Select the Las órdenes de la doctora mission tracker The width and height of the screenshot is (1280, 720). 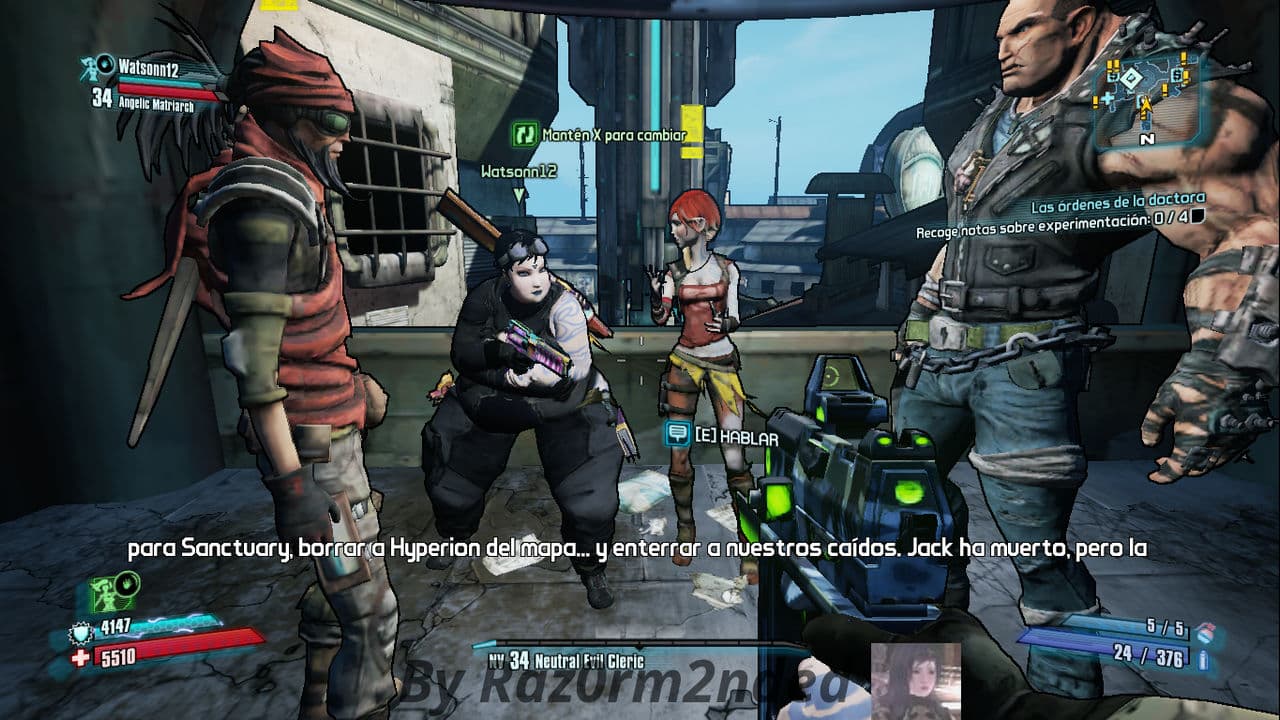pos(1118,198)
